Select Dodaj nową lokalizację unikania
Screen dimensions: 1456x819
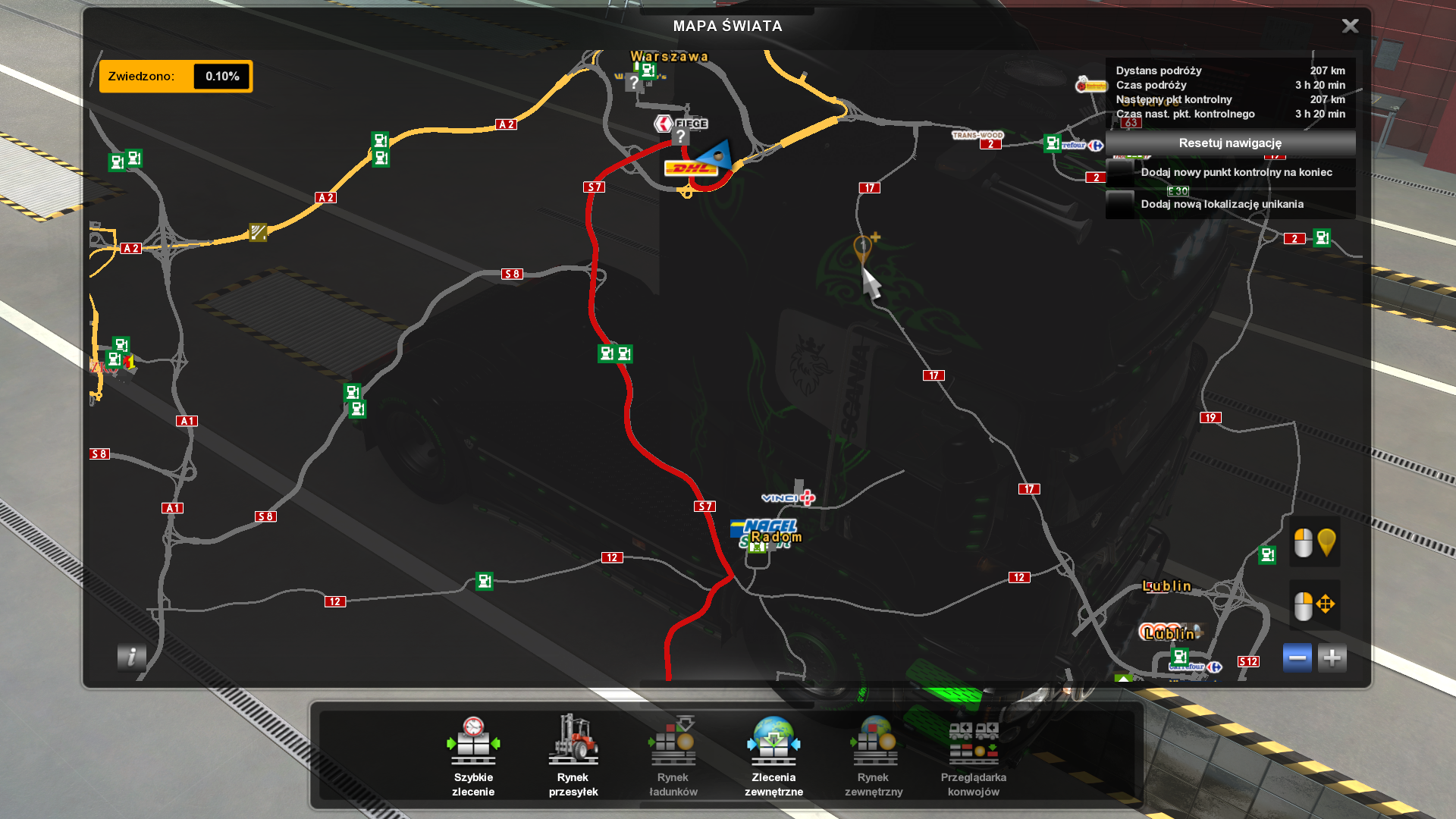[x=1222, y=205]
